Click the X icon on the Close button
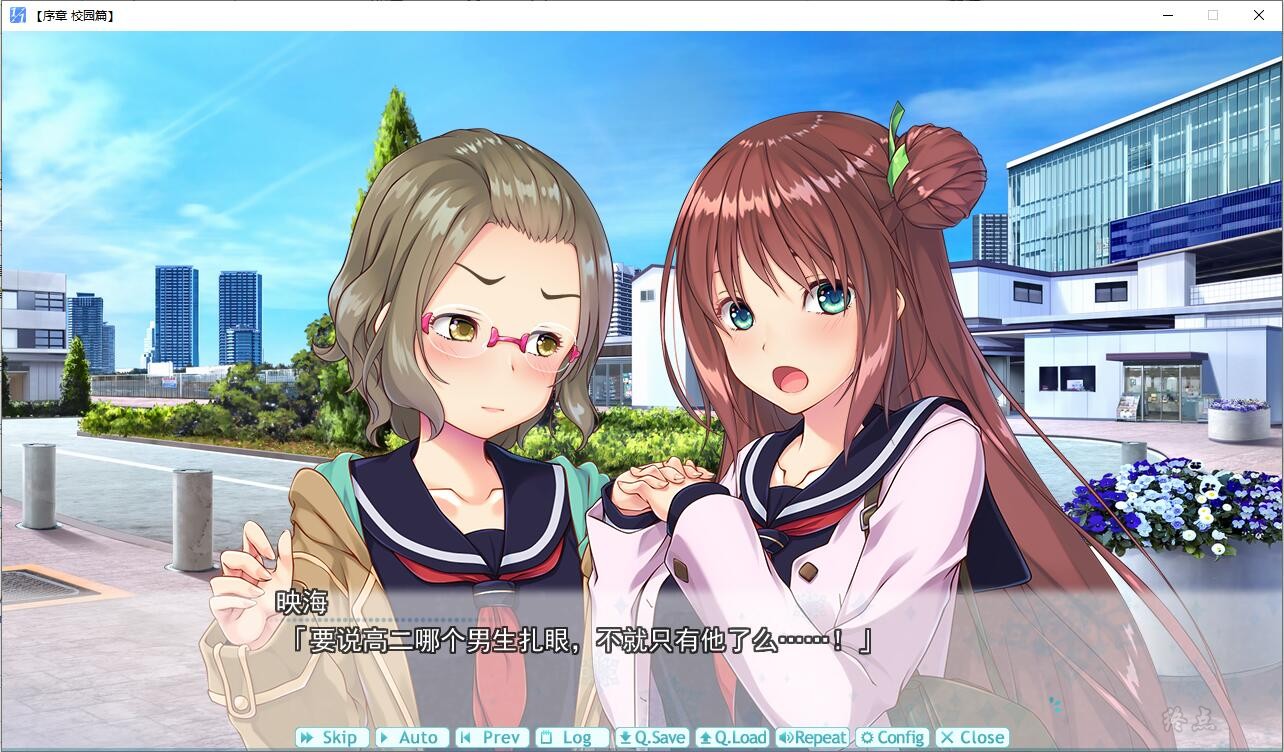The width and height of the screenshot is (1284, 752). [946, 737]
